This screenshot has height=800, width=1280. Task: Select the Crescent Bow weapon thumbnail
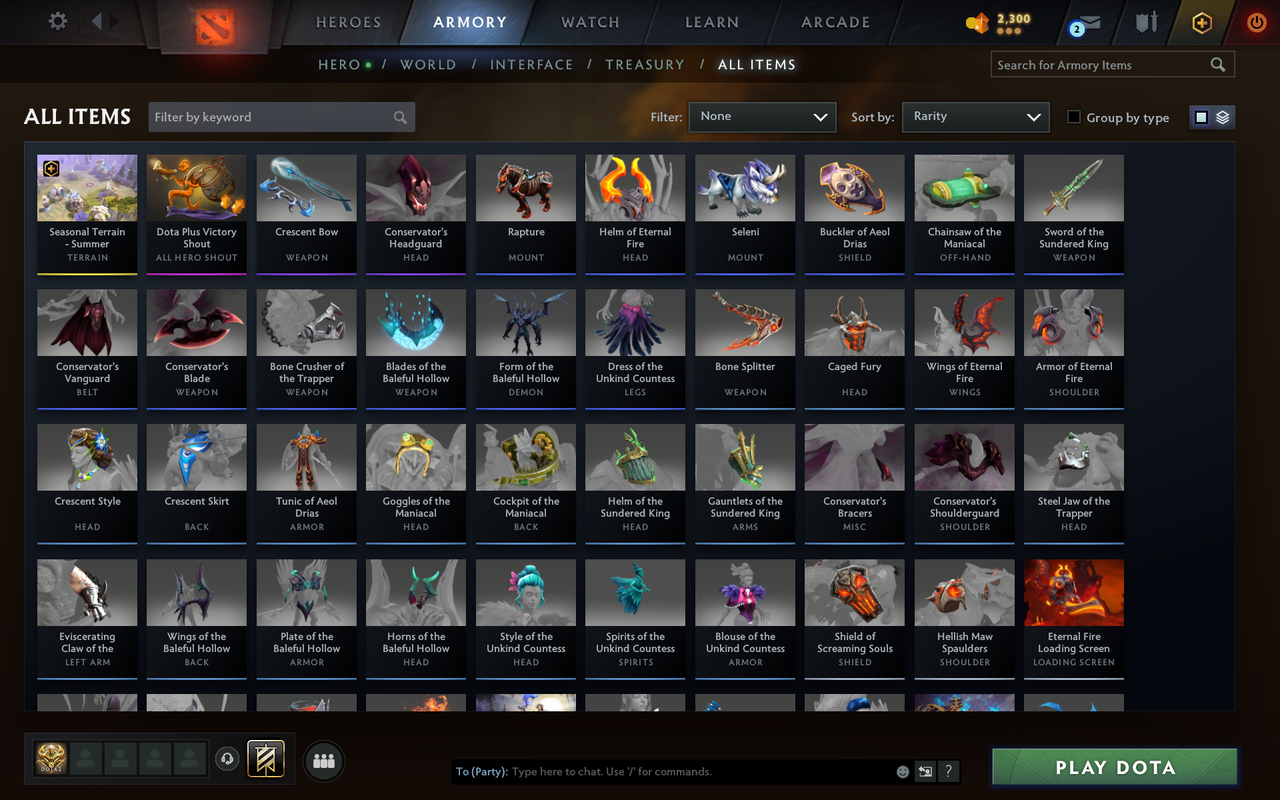pos(305,188)
